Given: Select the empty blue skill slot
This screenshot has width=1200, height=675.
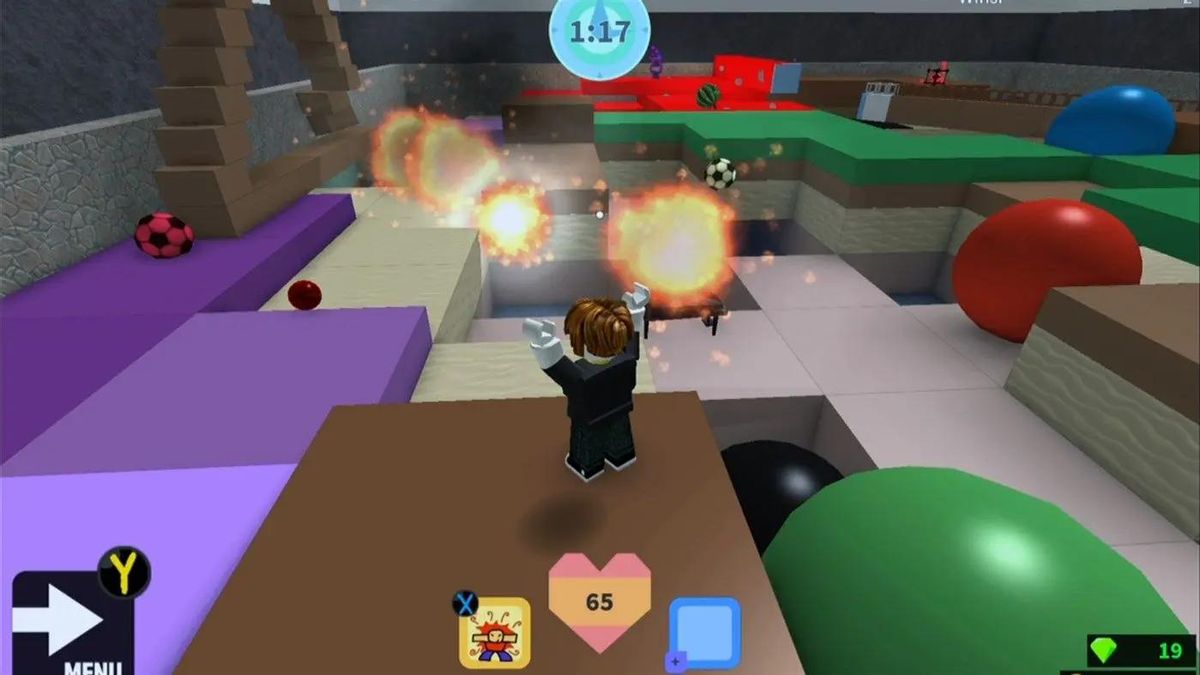Looking at the screenshot, I should 705,632.
